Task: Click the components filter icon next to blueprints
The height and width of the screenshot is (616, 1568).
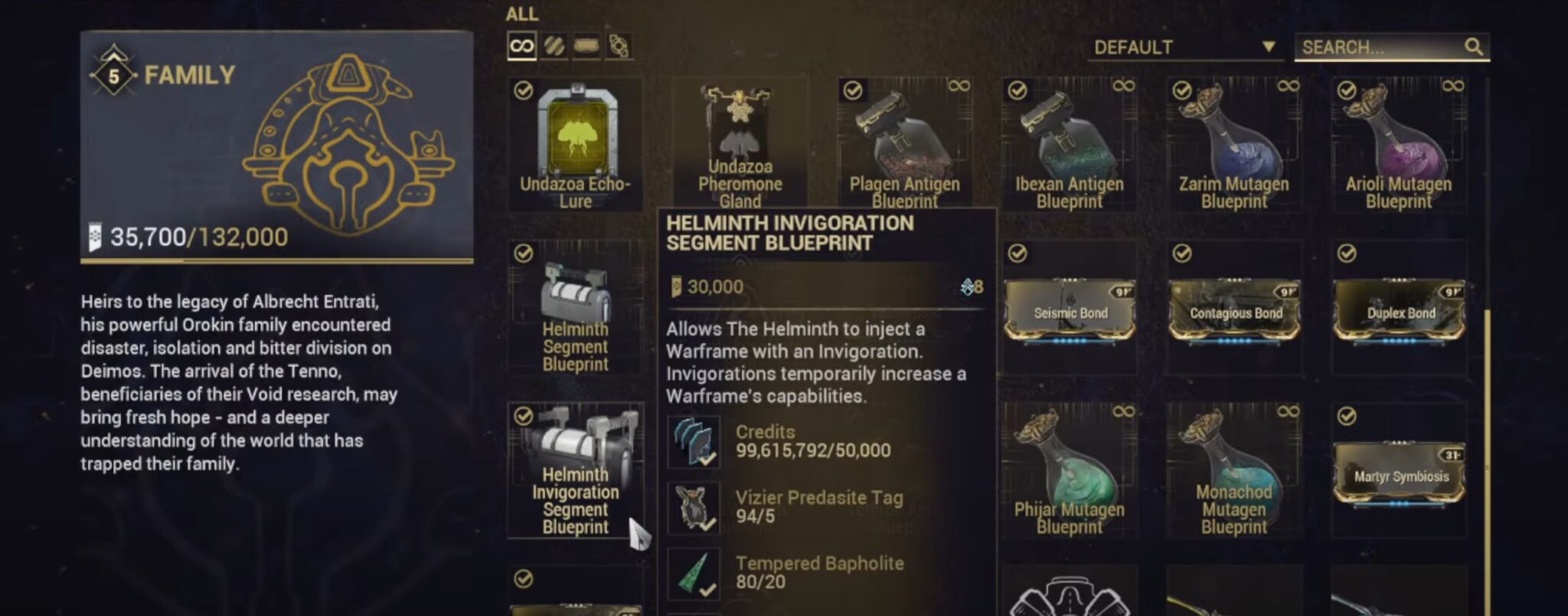Action: [620, 44]
